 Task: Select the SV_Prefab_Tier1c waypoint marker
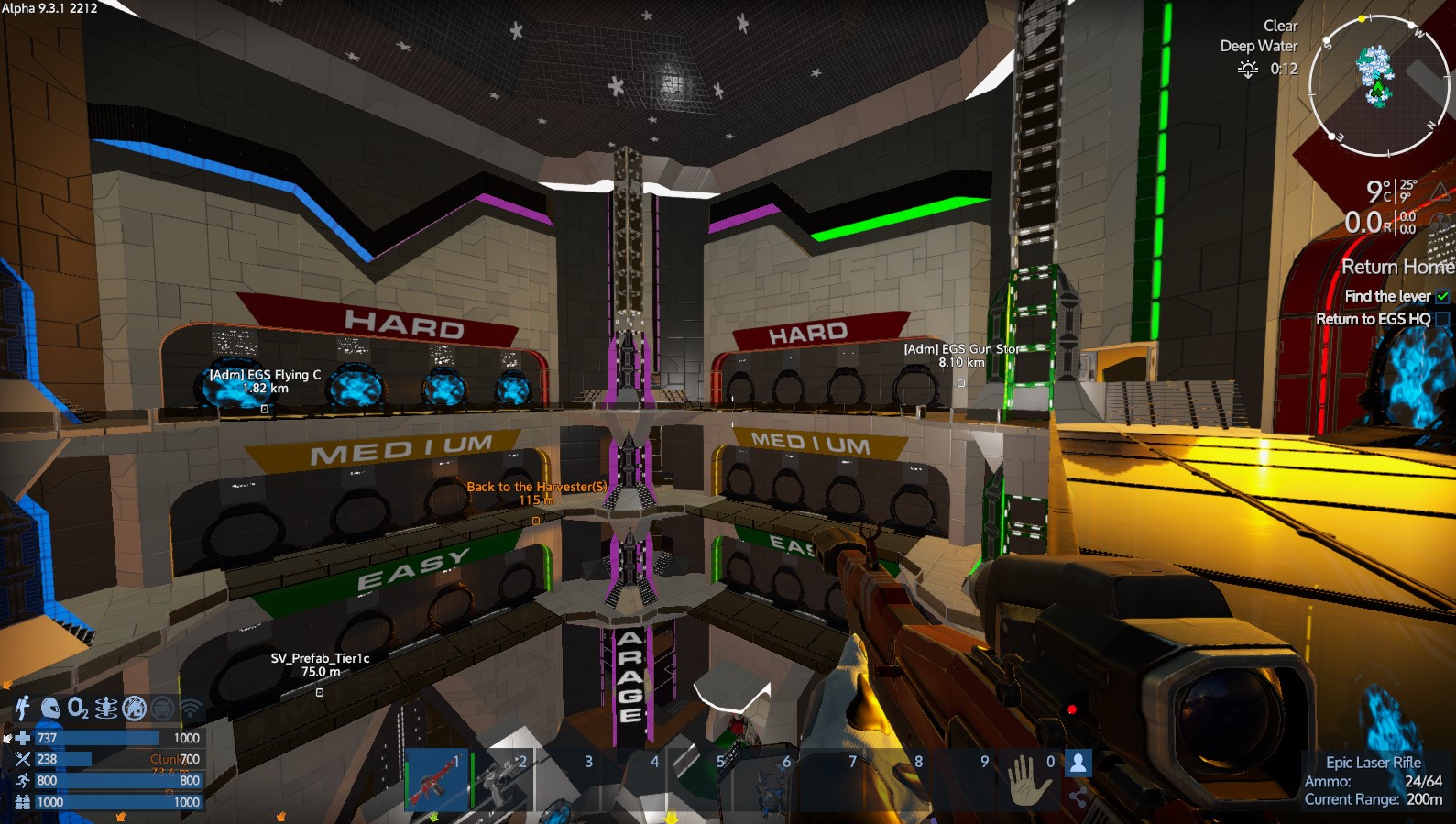(x=320, y=692)
